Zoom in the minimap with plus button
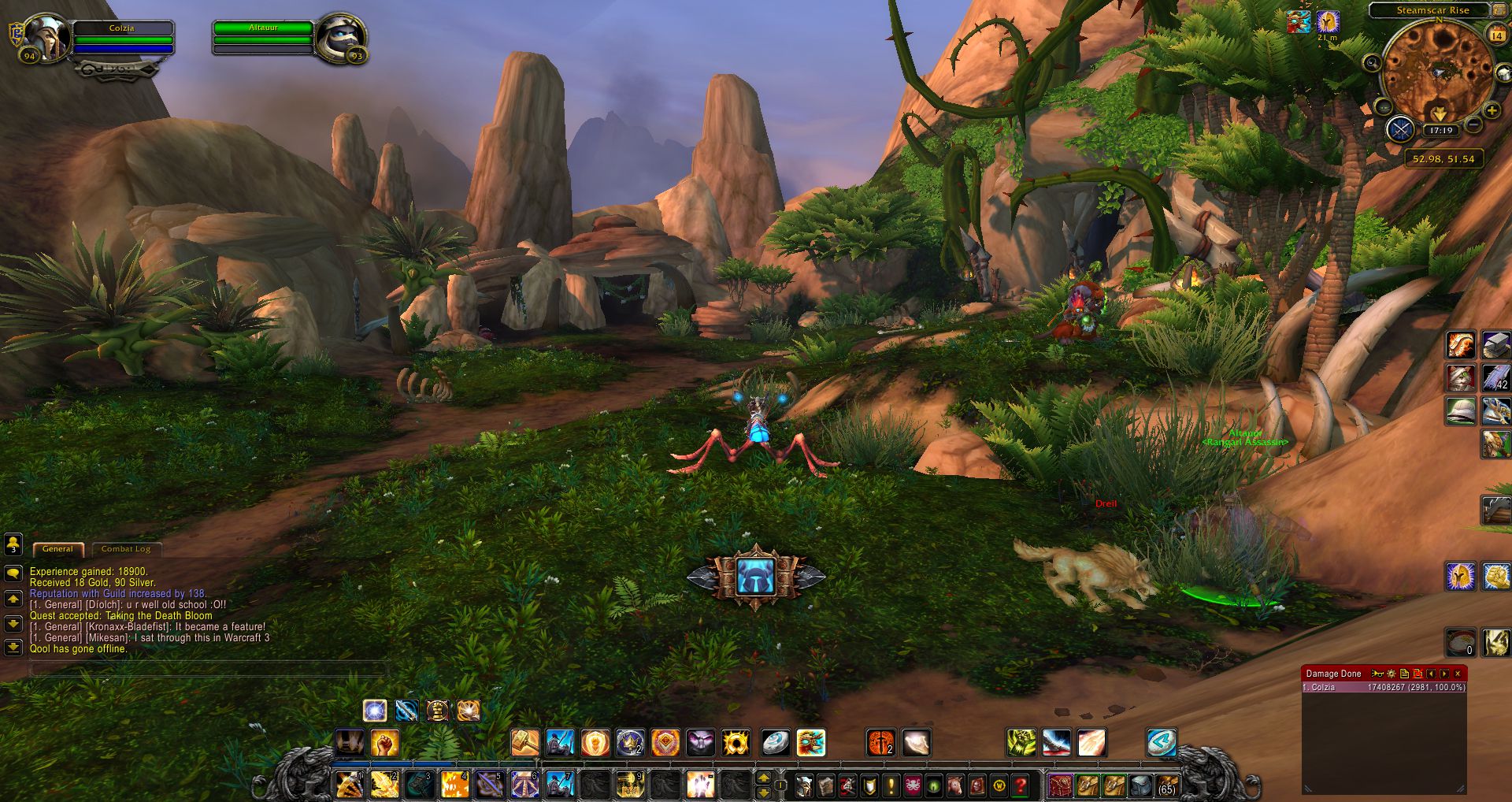 1492,111
